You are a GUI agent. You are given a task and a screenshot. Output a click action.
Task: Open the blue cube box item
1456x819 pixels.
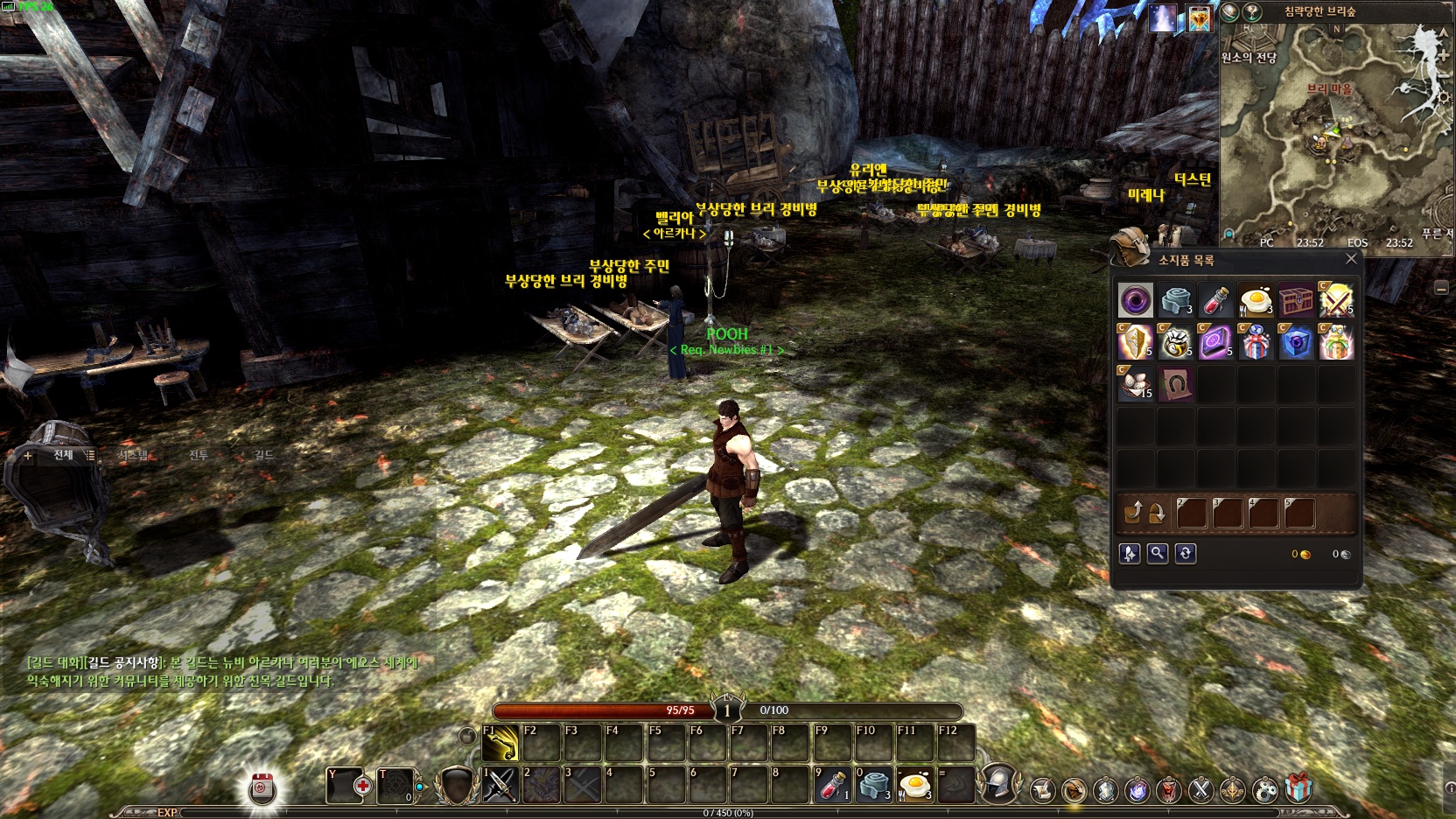(x=1296, y=342)
